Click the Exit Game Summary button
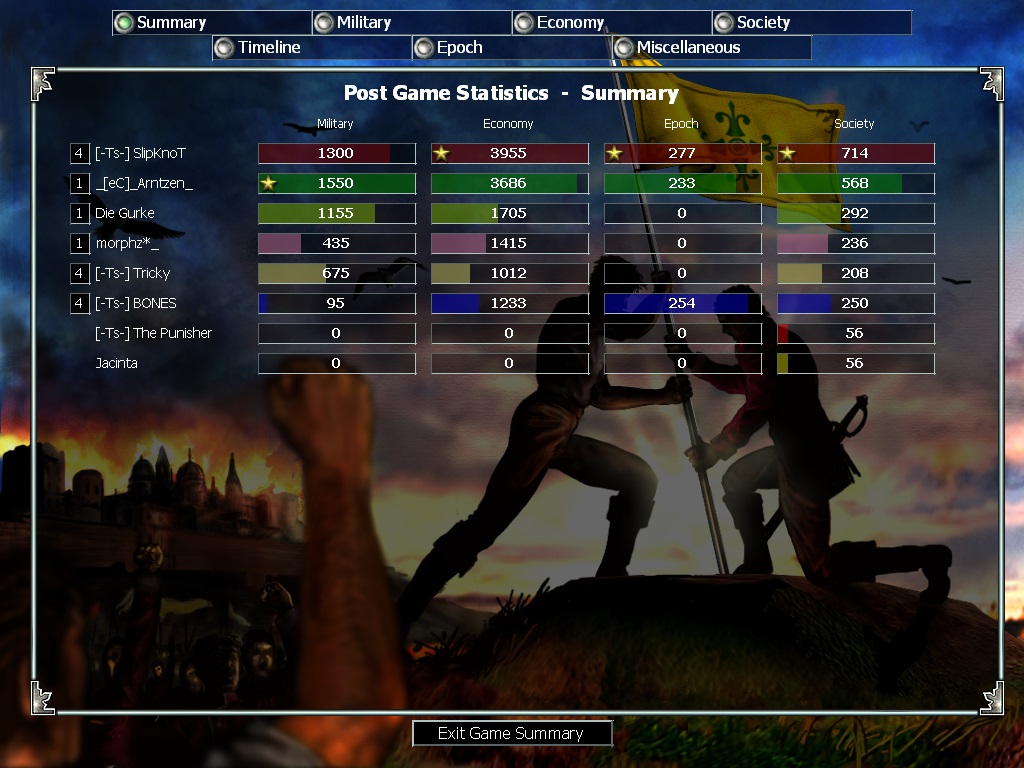1024x768 pixels. pyautogui.click(x=511, y=734)
